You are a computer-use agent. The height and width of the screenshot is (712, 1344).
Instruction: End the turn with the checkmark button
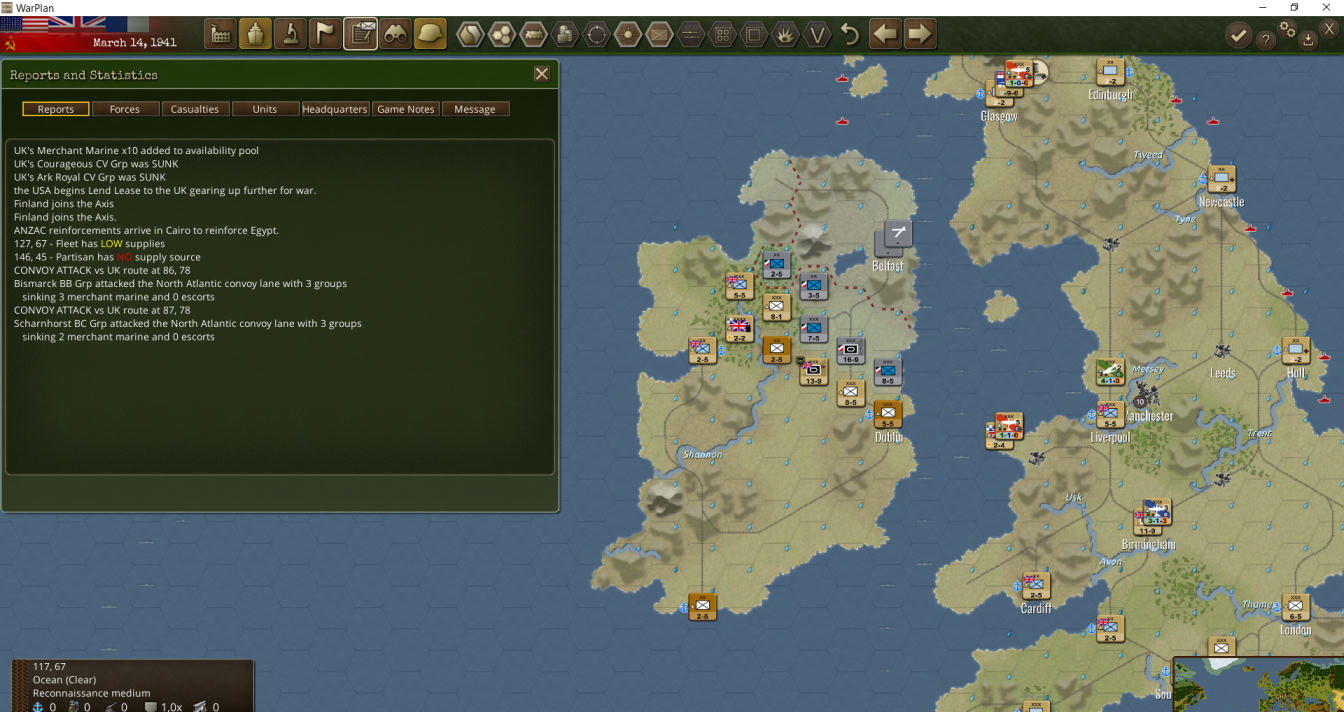pos(1238,36)
